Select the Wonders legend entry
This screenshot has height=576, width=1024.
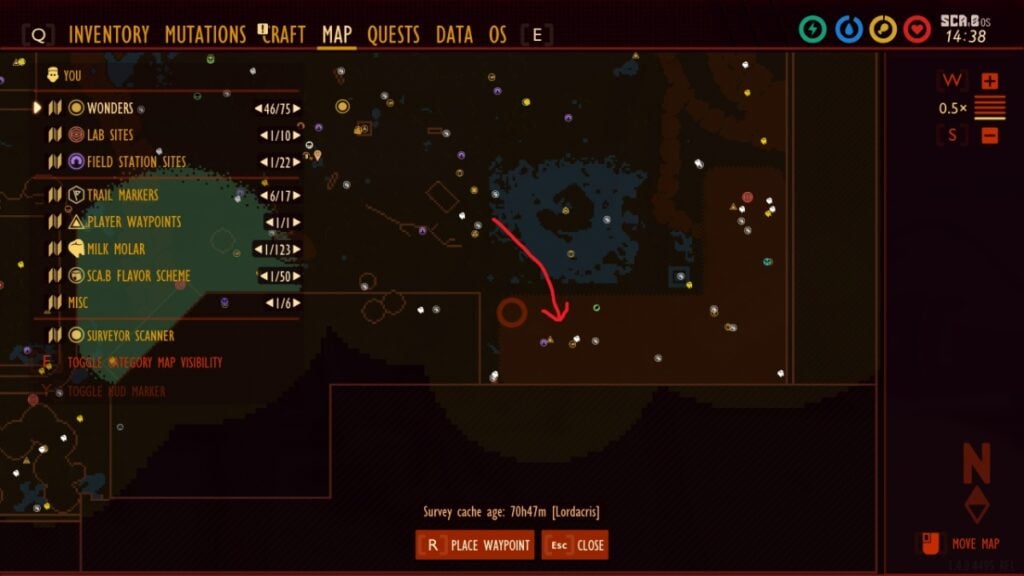(x=110, y=108)
